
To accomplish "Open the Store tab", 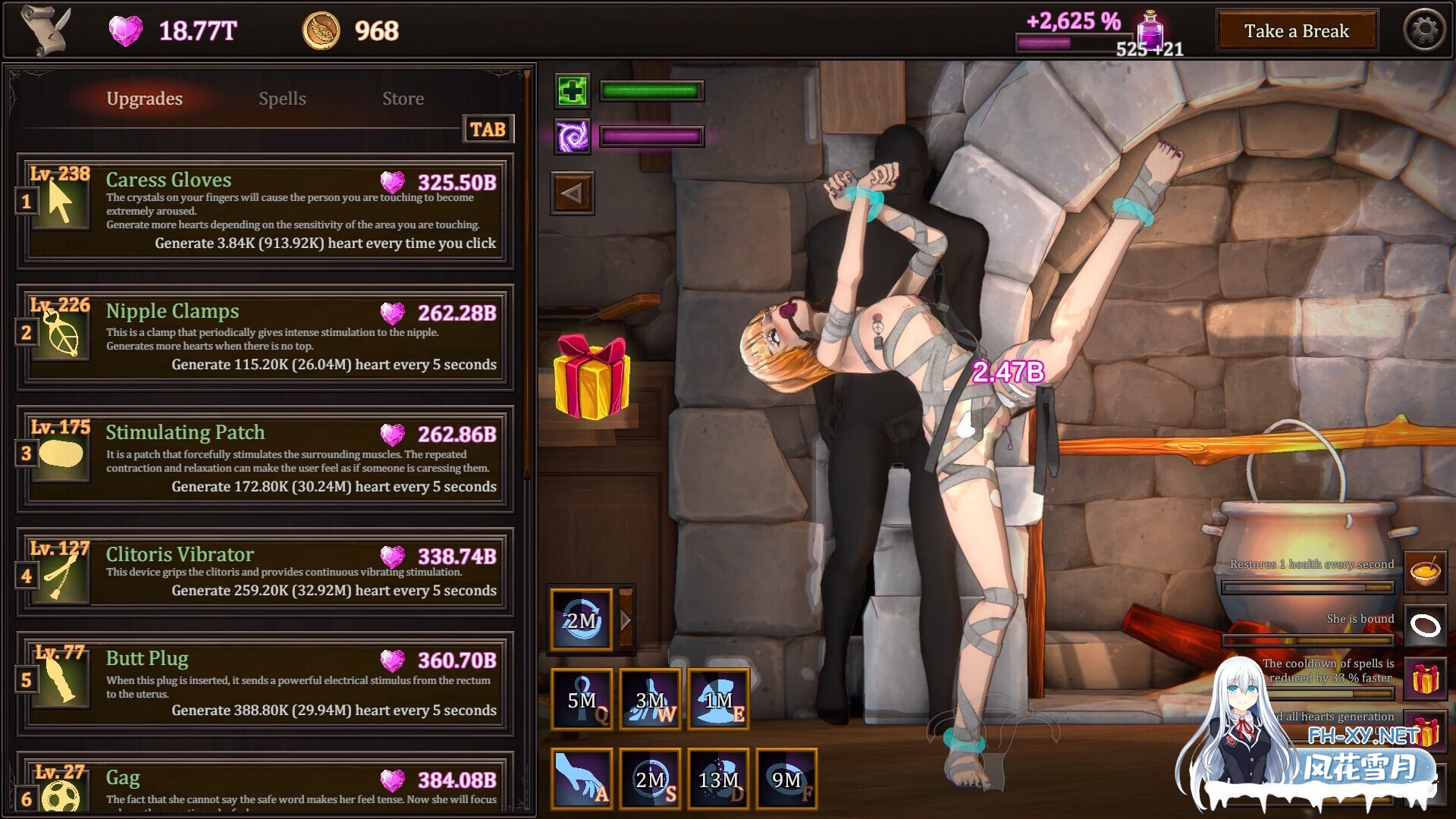I will (403, 99).
